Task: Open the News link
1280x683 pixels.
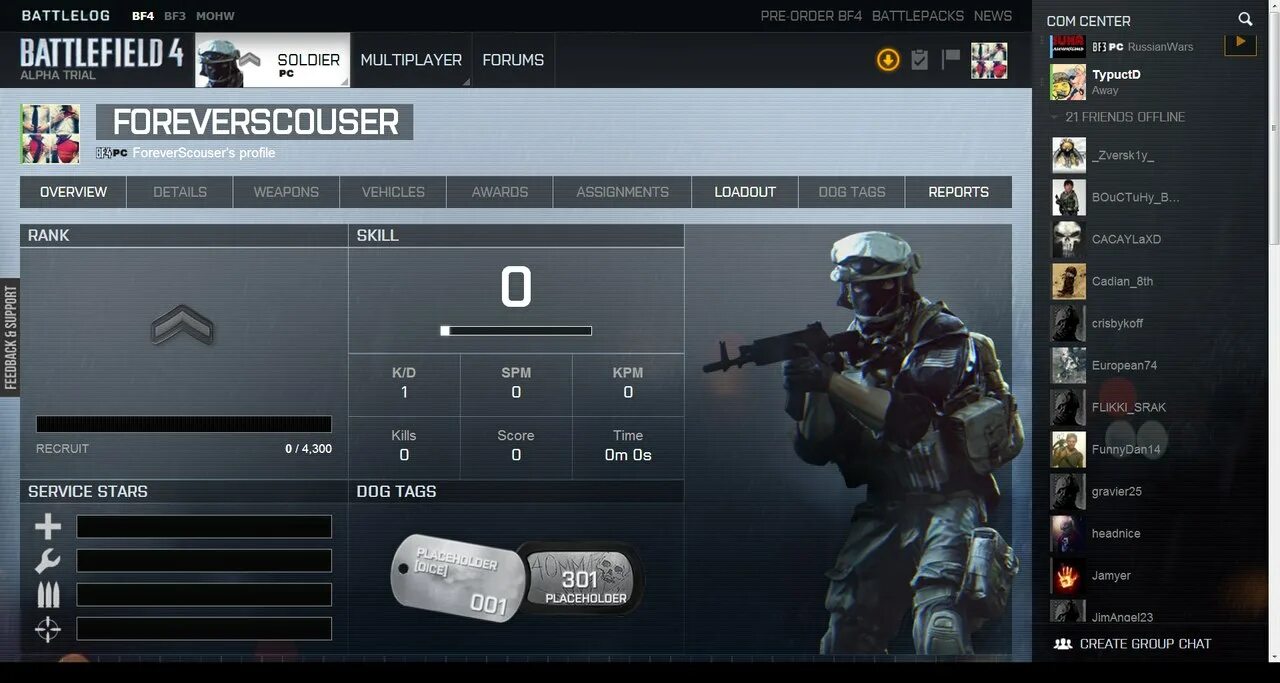Action: click(993, 16)
